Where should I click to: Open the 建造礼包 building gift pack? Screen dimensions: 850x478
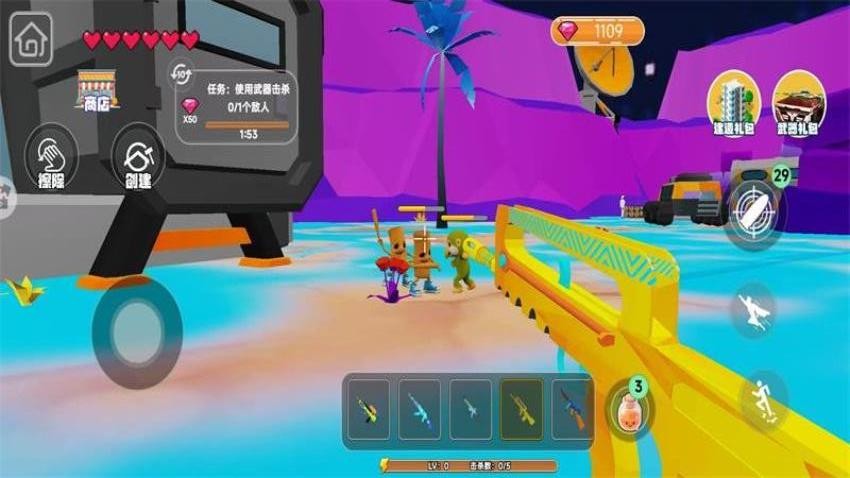[x=734, y=104]
